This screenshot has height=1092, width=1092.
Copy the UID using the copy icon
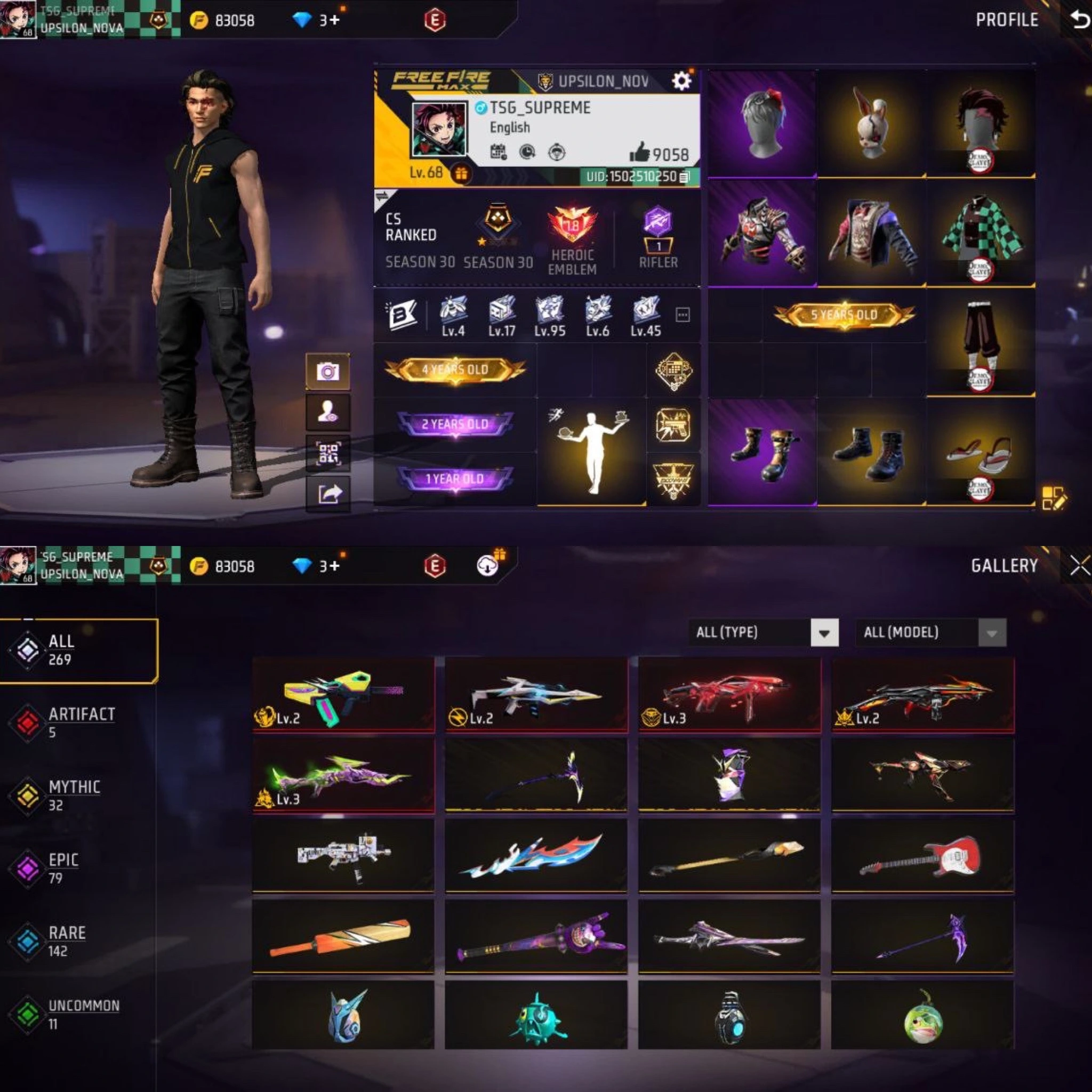685,176
